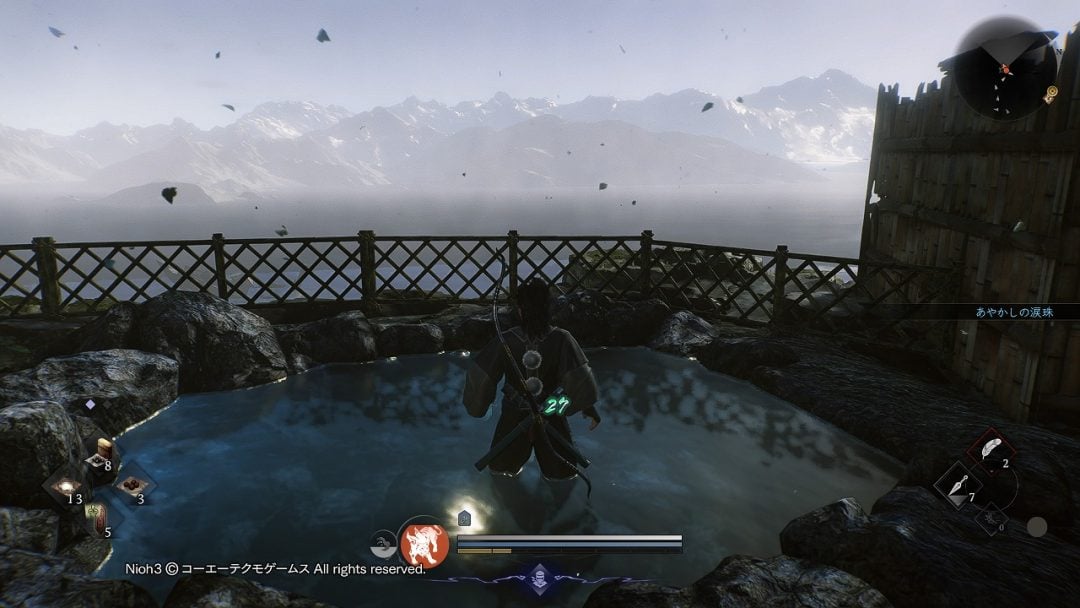Click the blue samurai helmet stance emblem
This screenshot has height=608, width=1080.
click(x=539, y=578)
